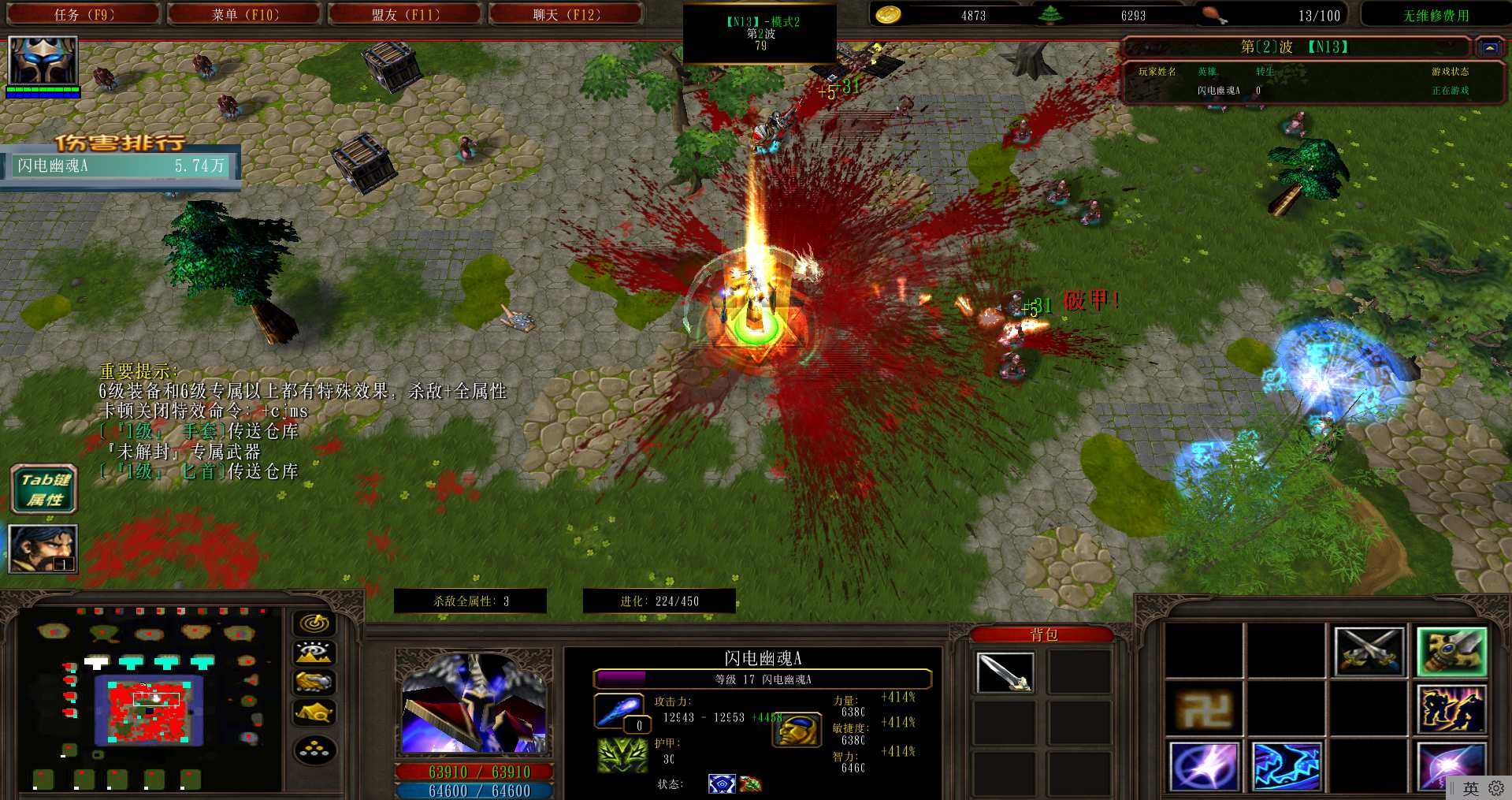Toggle the minimap ally color button
Viewport: 1512px width, 800px height.
314,683
